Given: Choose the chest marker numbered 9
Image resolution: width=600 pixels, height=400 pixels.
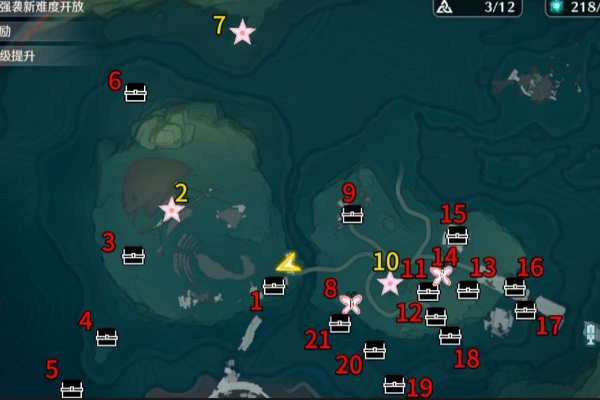Looking at the screenshot, I should coord(352,214).
